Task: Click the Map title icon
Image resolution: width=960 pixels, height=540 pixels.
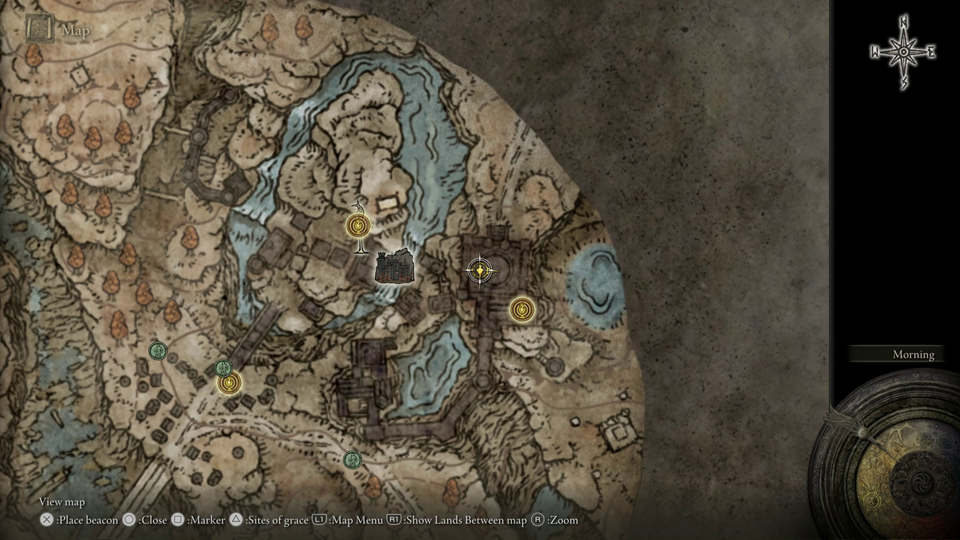Action: pyautogui.click(x=41, y=29)
